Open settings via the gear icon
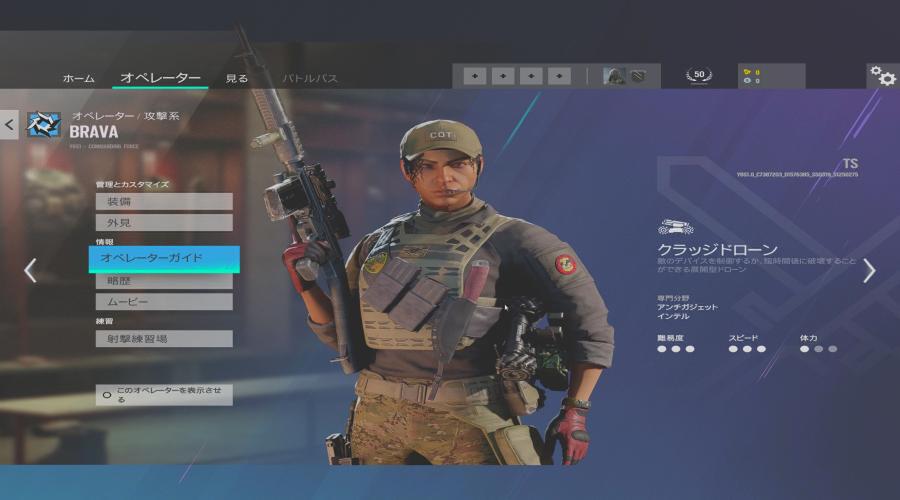The image size is (900, 500). tap(882, 76)
